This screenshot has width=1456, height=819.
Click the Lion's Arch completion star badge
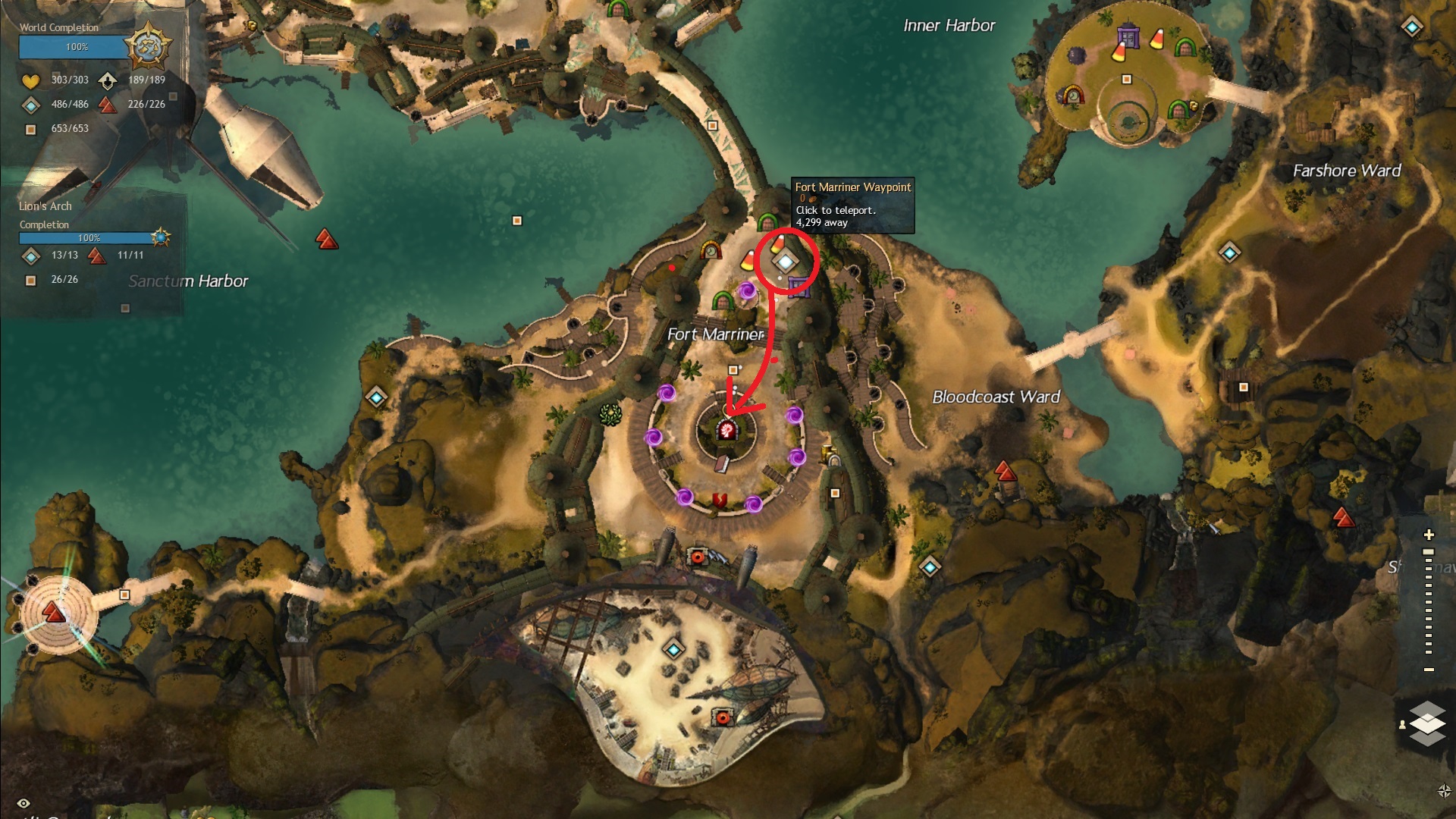coord(160,237)
